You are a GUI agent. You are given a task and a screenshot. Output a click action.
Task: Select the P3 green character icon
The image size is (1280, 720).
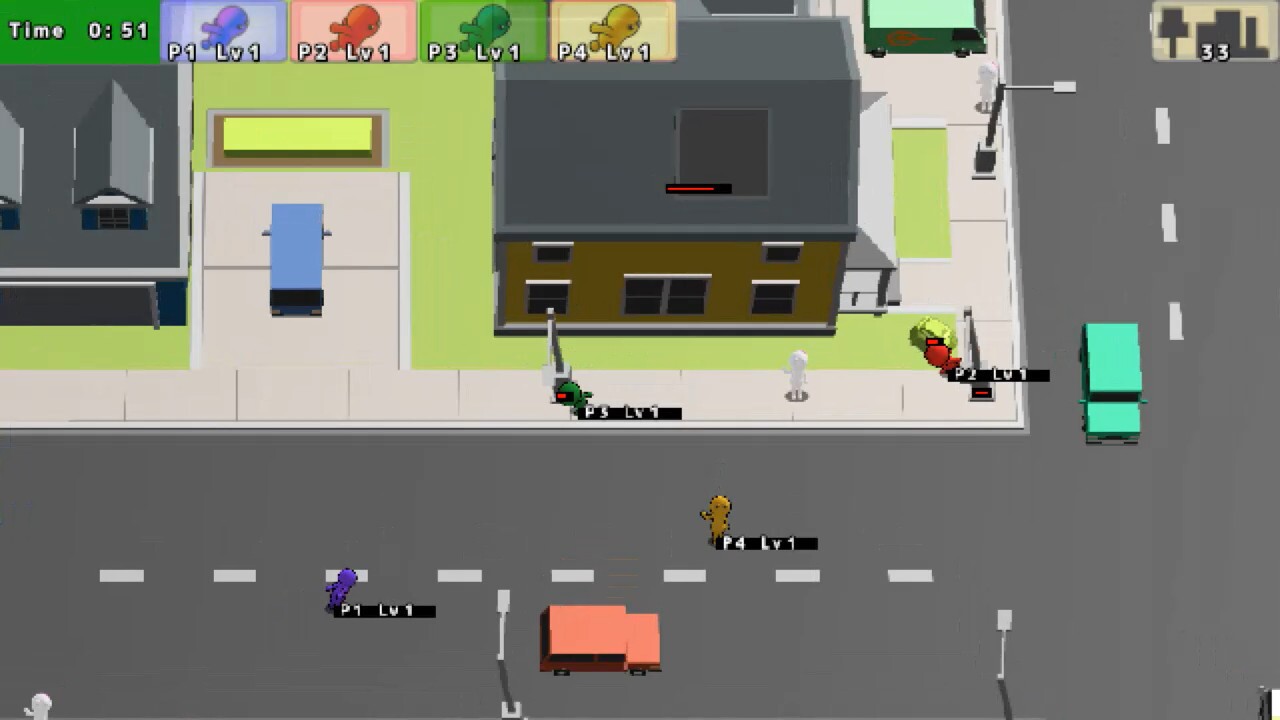click(x=487, y=25)
